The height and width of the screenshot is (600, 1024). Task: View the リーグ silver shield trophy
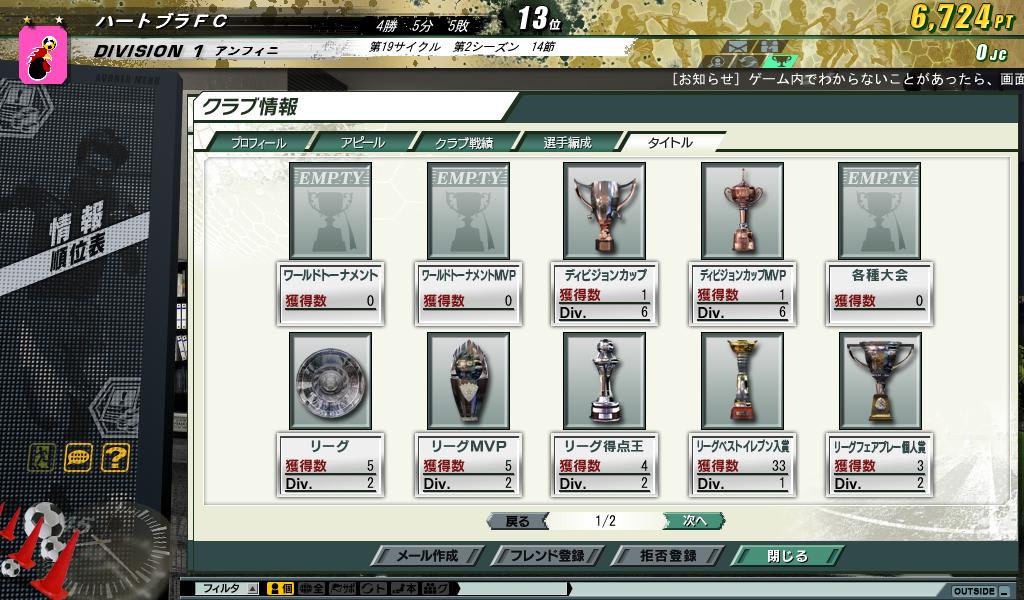click(x=330, y=381)
